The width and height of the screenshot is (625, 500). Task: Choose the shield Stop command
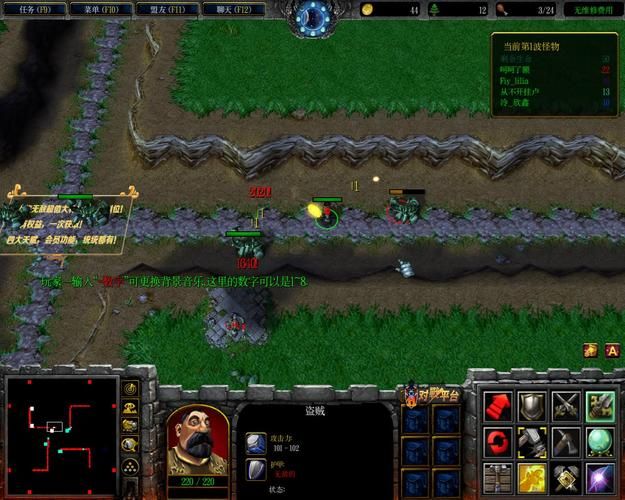(532, 405)
